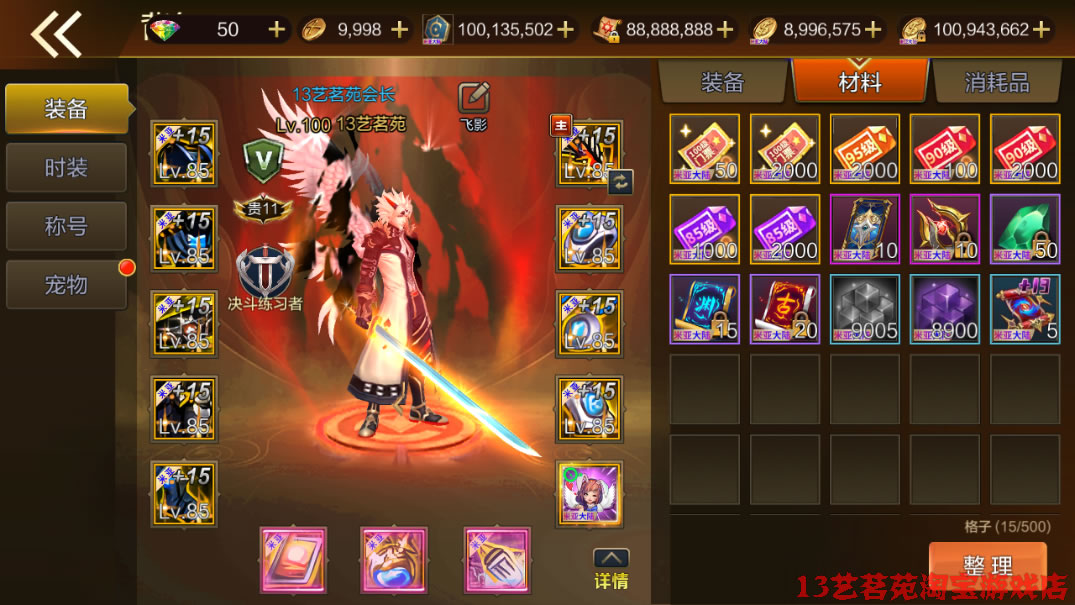Sort the bag with the 整理 button

pyautogui.click(x=987, y=565)
